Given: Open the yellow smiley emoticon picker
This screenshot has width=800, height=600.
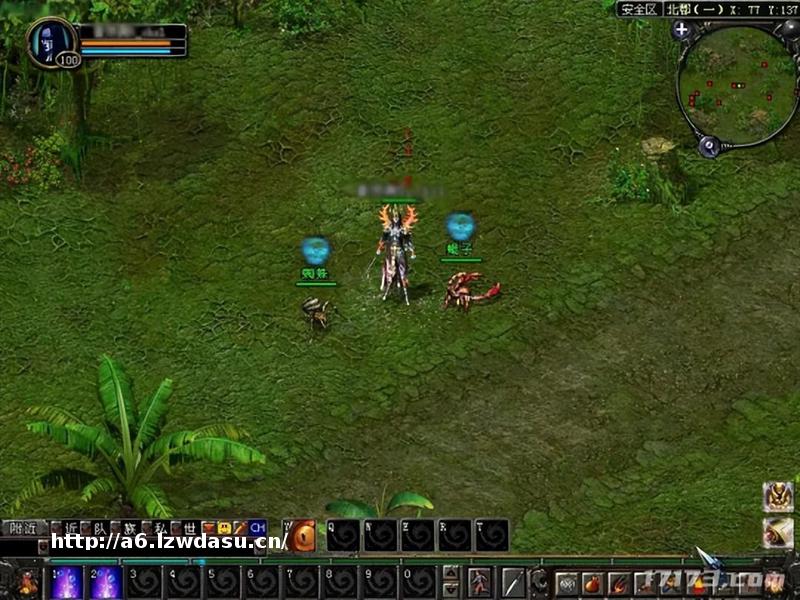Looking at the screenshot, I should [224, 527].
